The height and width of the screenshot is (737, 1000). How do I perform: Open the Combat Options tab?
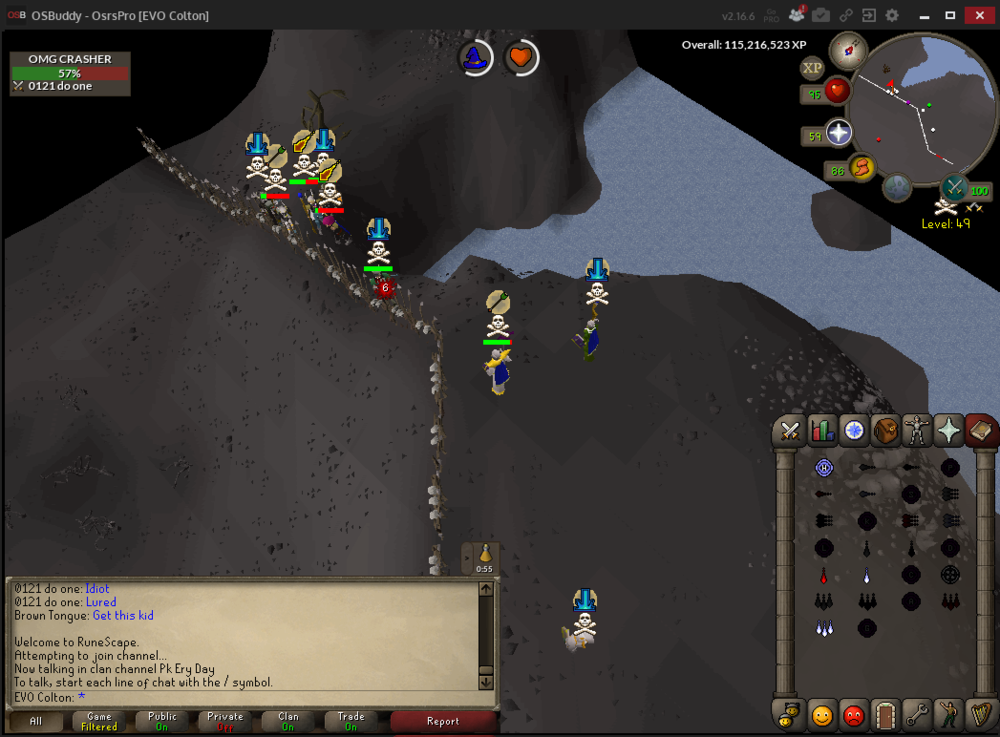point(789,431)
